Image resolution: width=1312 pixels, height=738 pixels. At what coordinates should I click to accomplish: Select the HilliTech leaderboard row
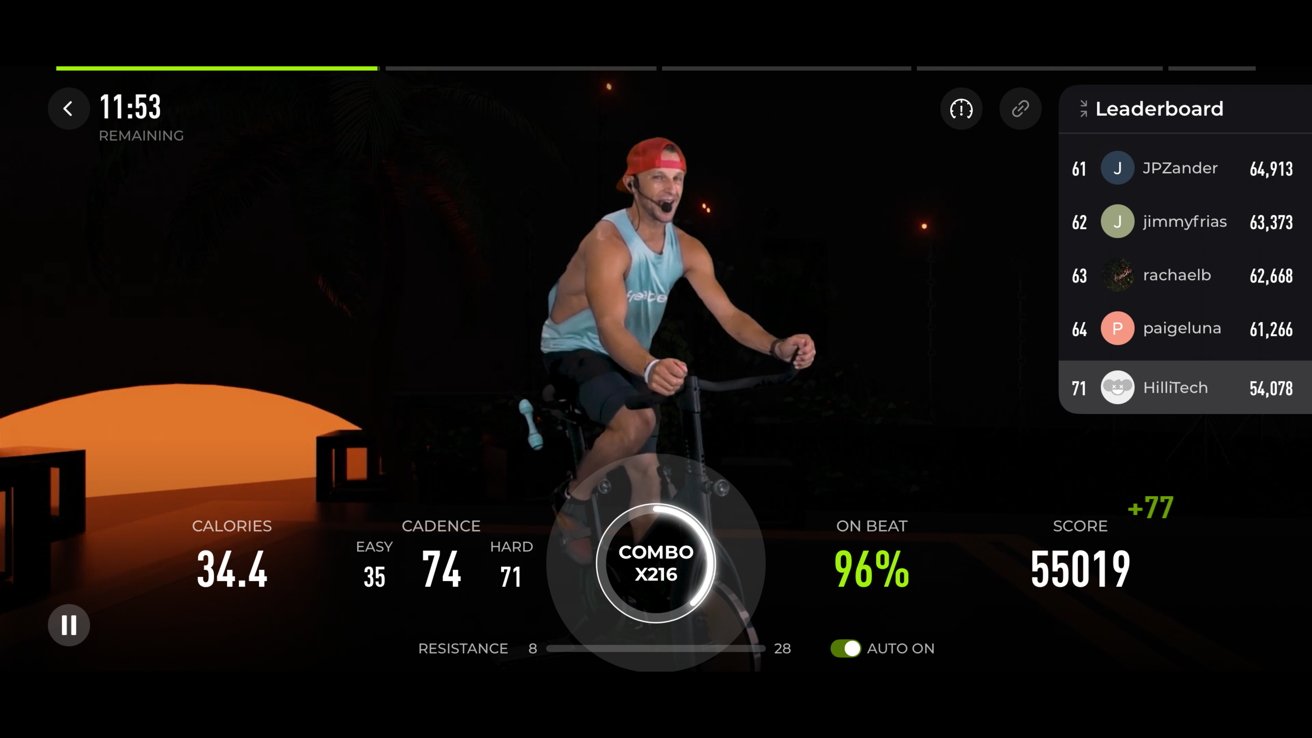click(1184, 388)
